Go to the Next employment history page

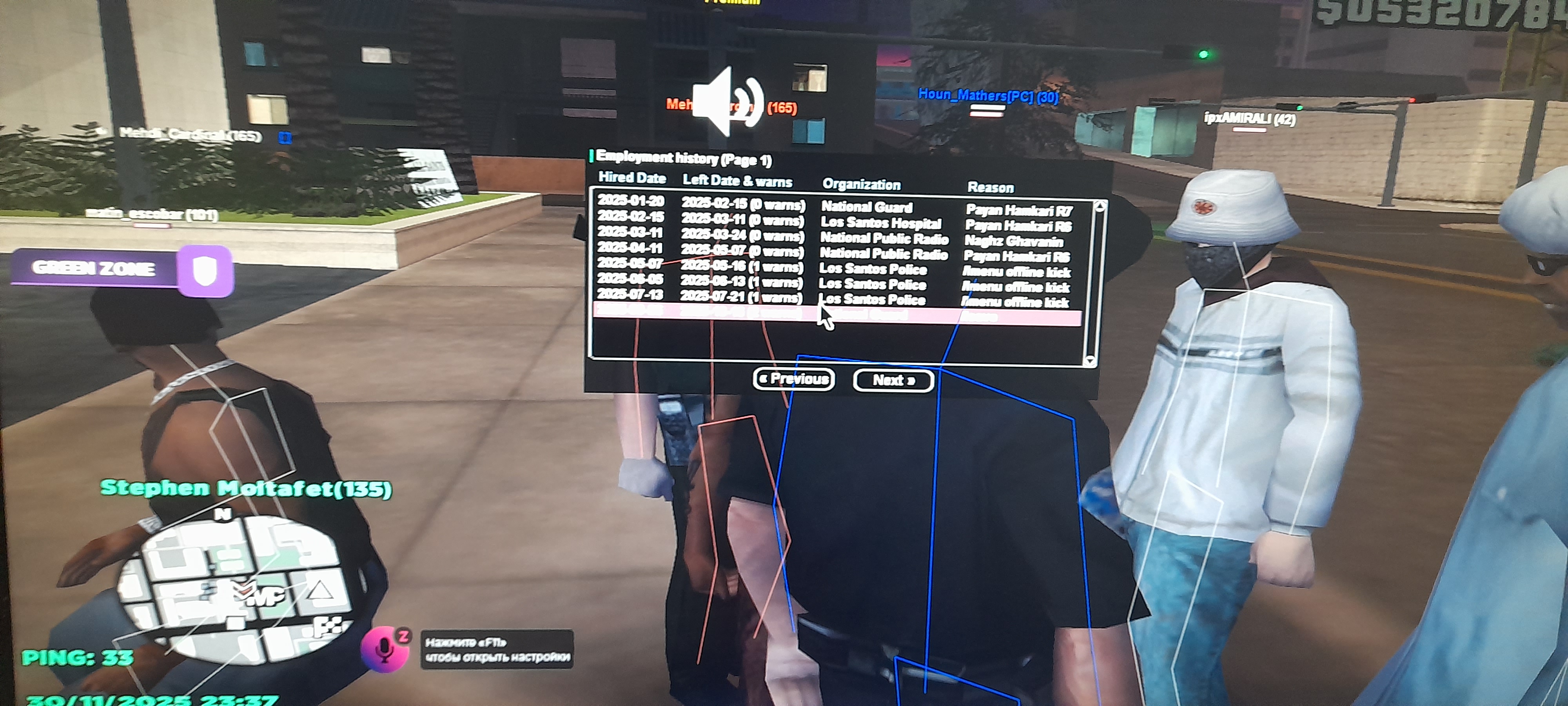click(x=893, y=381)
